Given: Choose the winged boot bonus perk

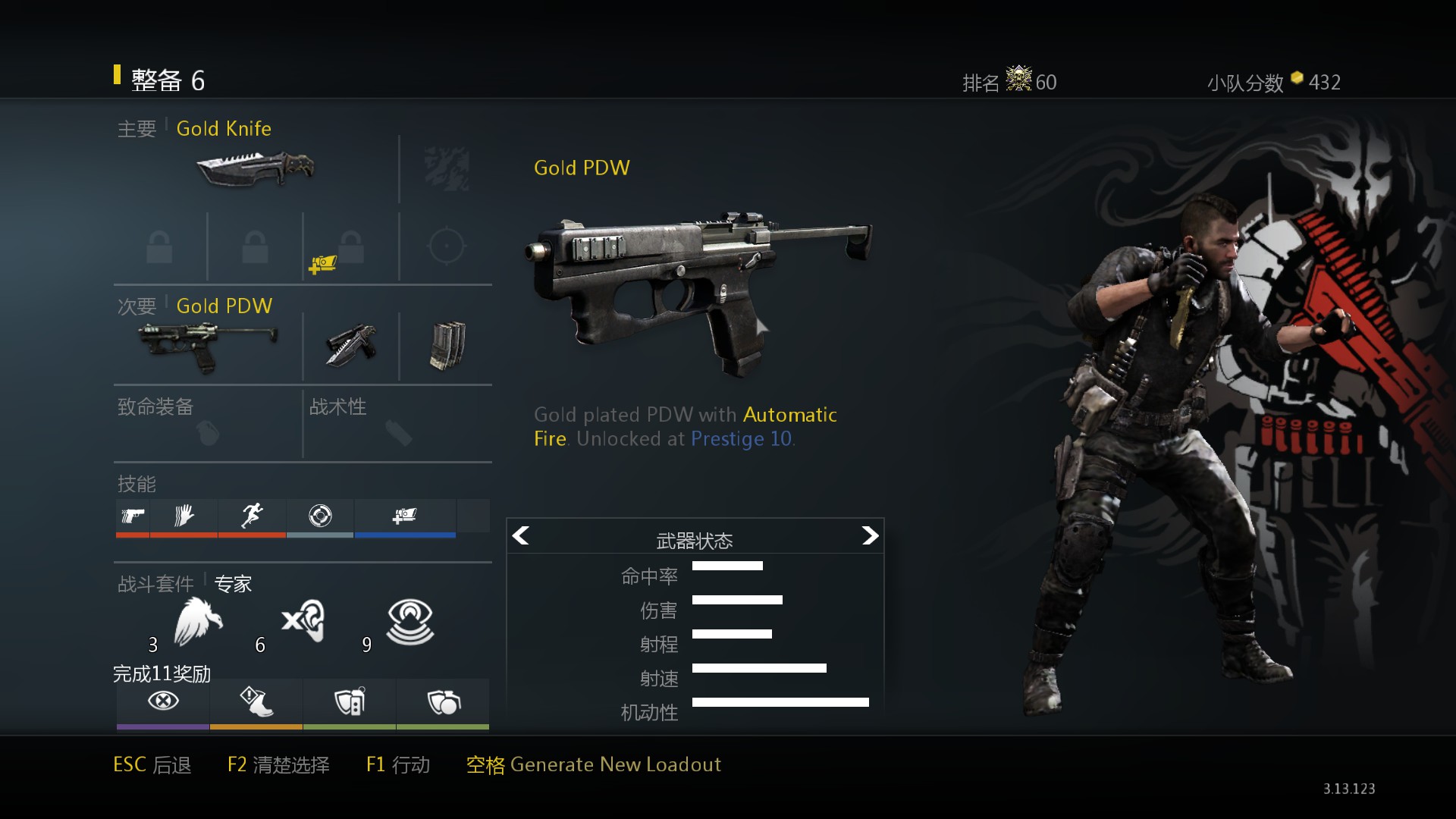Looking at the screenshot, I should click(256, 701).
